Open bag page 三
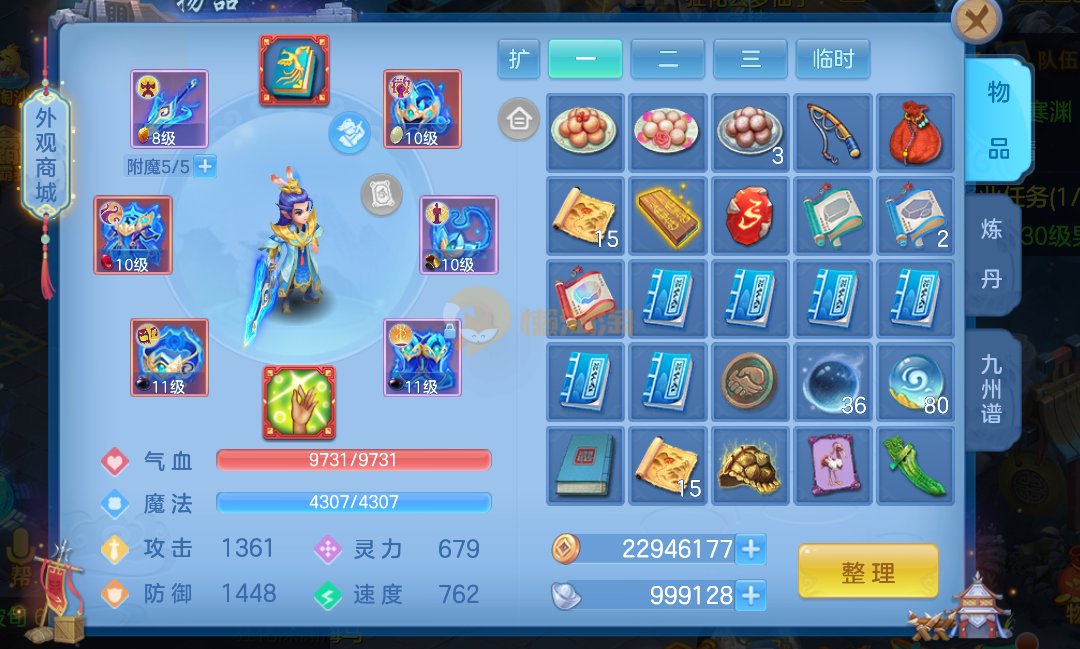The image size is (1080, 649). 750,59
